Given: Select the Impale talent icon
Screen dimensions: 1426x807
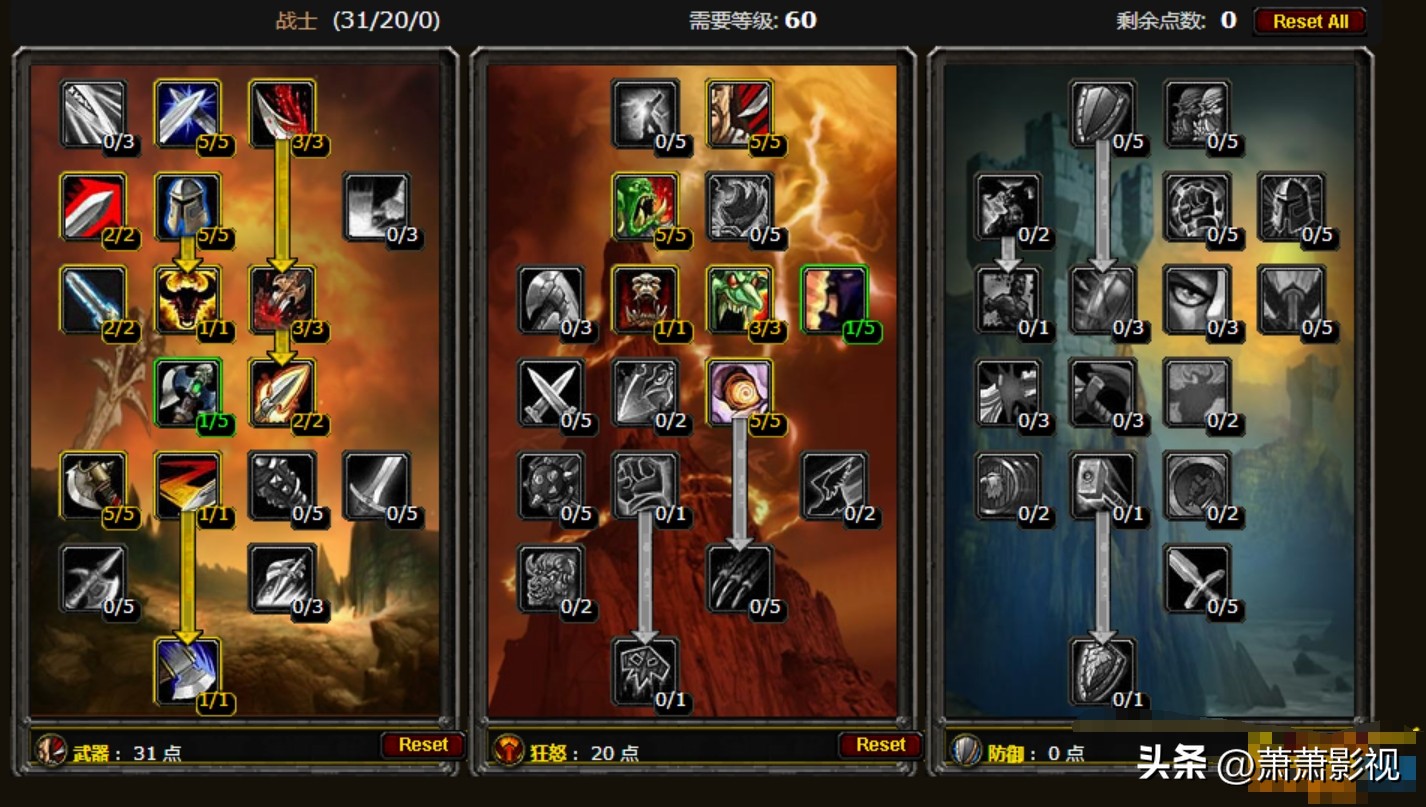Looking at the screenshot, I should 281,392.
